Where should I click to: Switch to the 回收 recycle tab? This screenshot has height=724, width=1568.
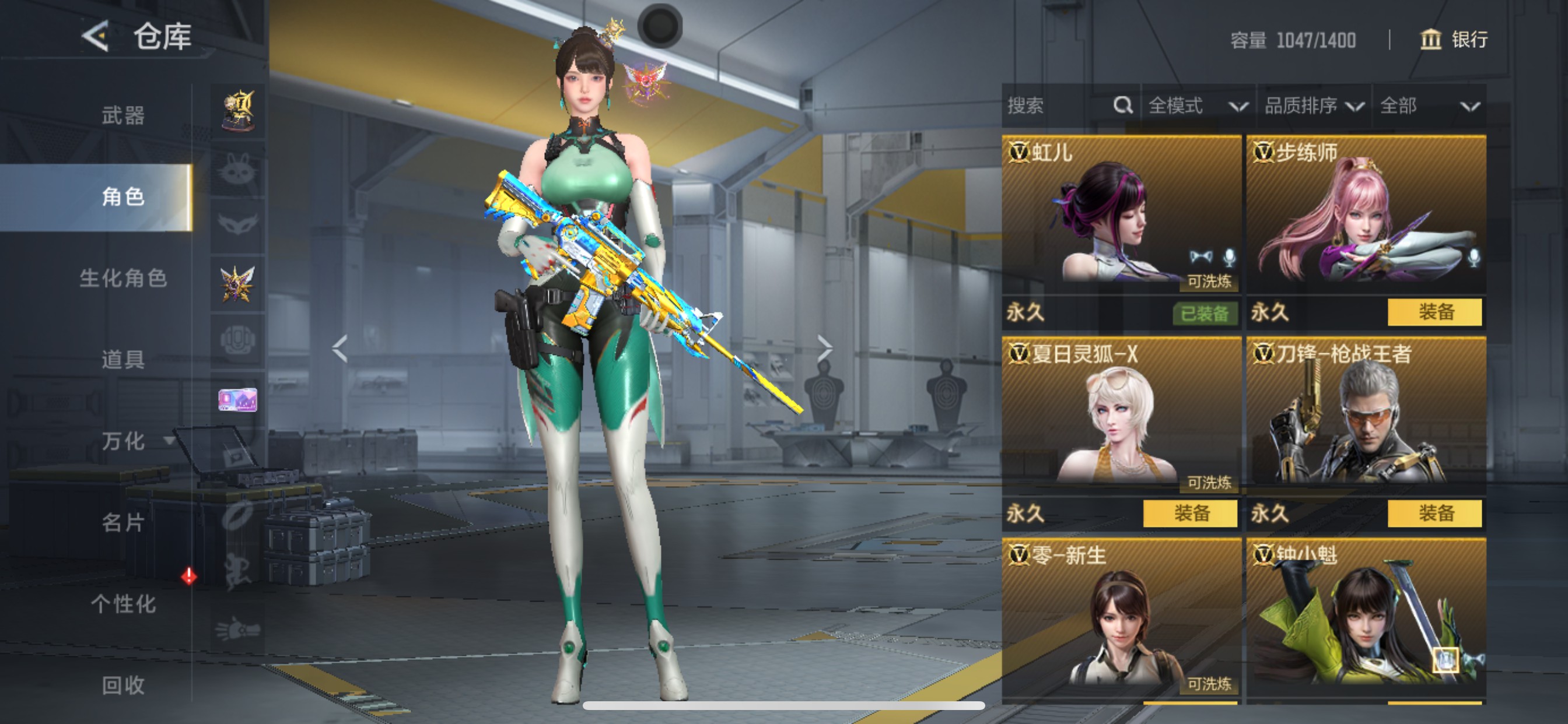(123, 685)
